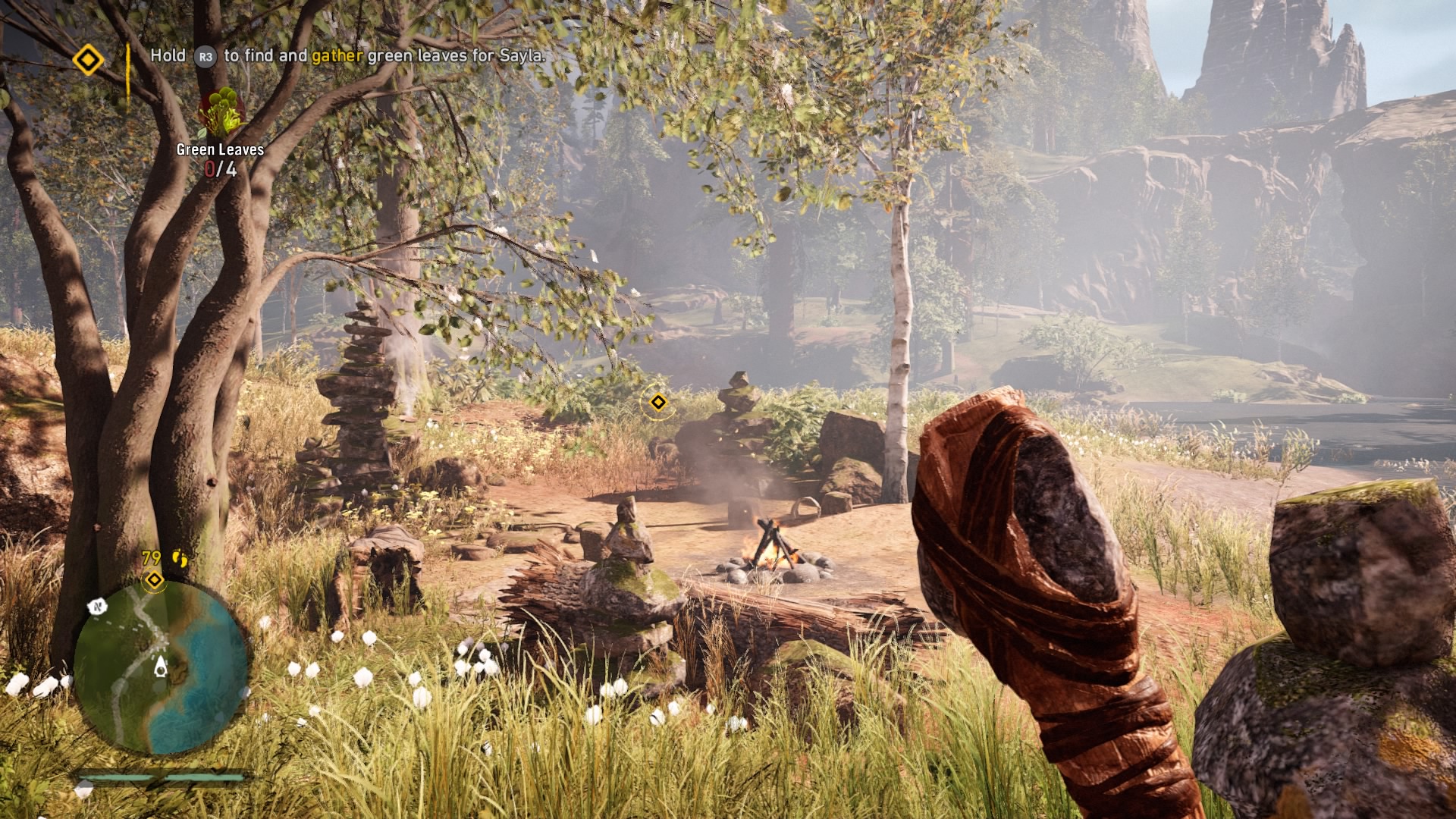
Task: Select the diamond objective marker above the minimap
Action: pyautogui.click(x=155, y=580)
